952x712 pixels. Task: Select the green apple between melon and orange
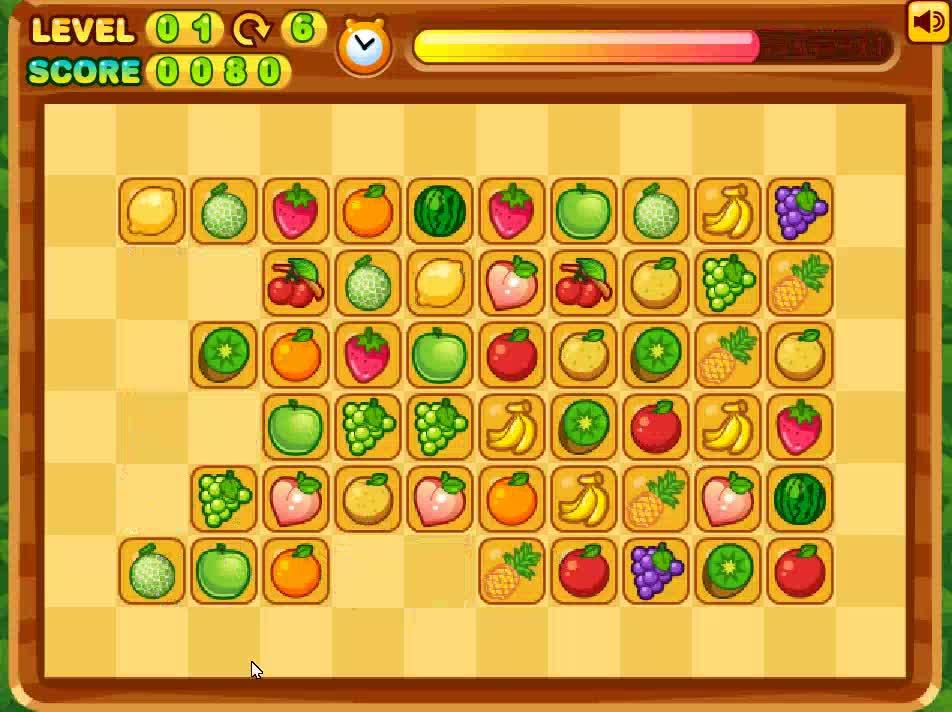tap(224, 571)
